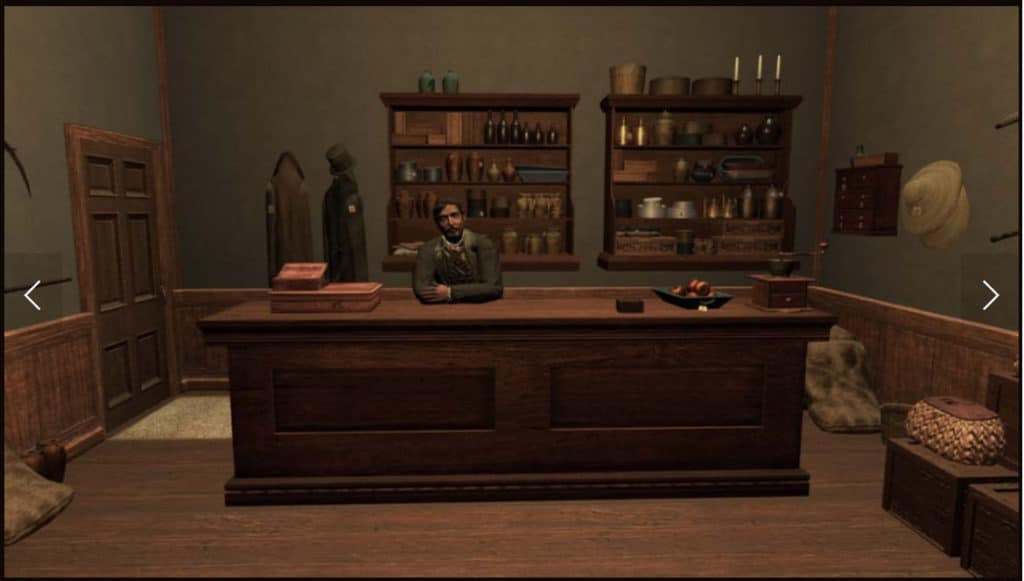Advance to the next image with right arrow
The height and width of the screenshot is (581, 1024).
point(990,294)
